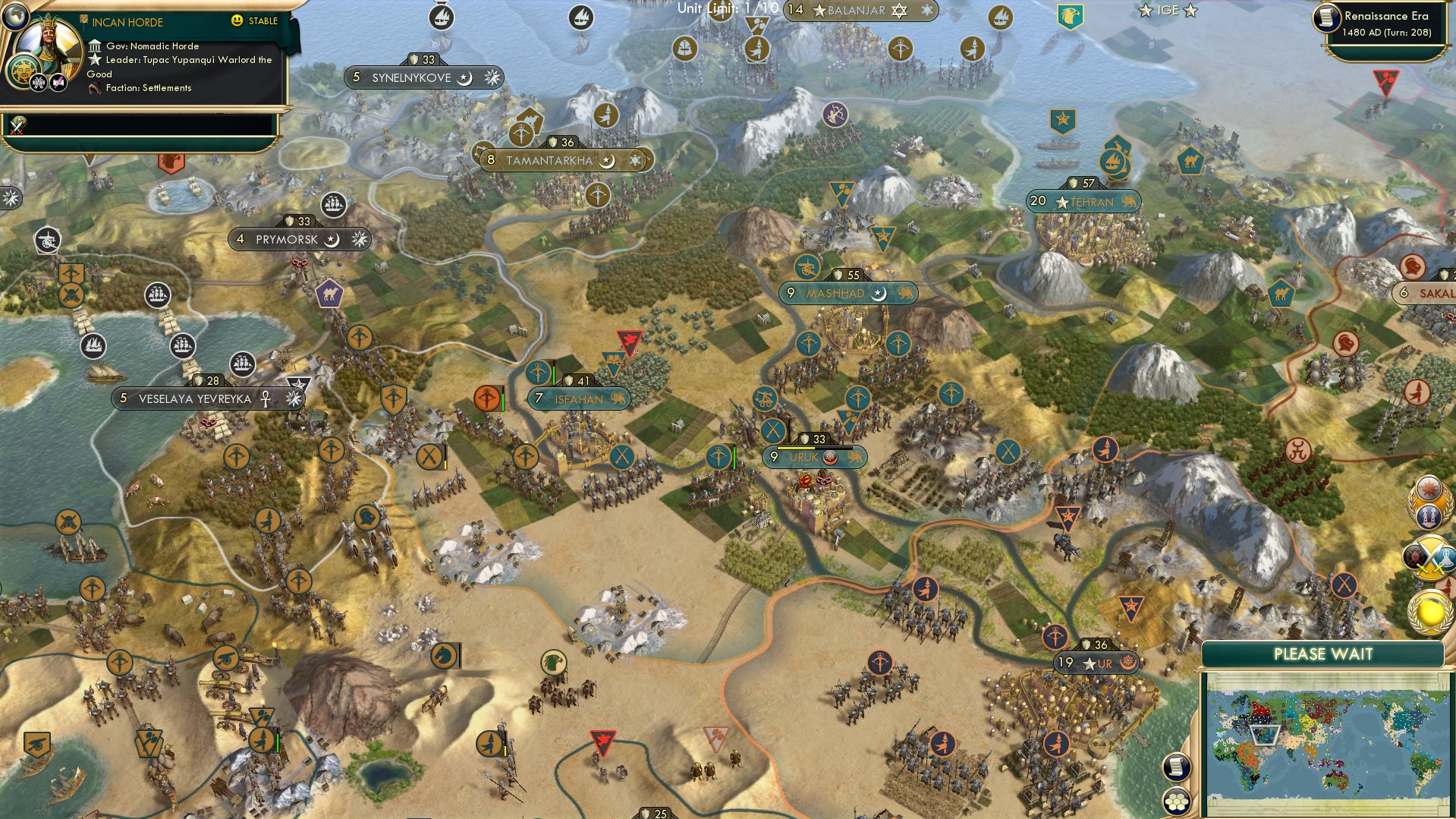Click the ankh icon on Veselaya Yevreyka's banner
The height and width of the screenshot is (819, 1456).
click(264, 397)
